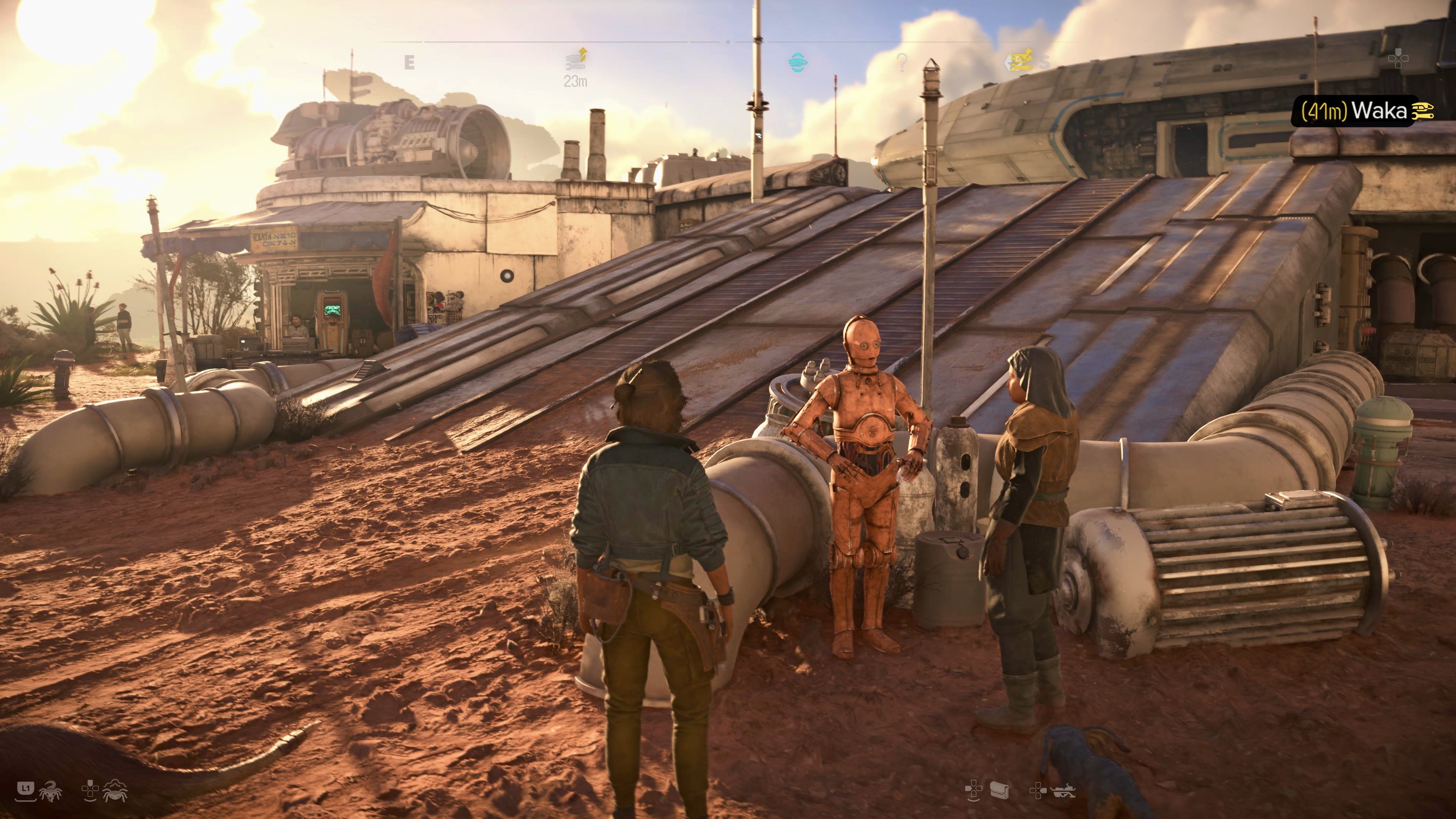The width and height of the screenshot is (1456, 819).
Task: Click the Nix icon with cloud above
Action: point(115,790)
